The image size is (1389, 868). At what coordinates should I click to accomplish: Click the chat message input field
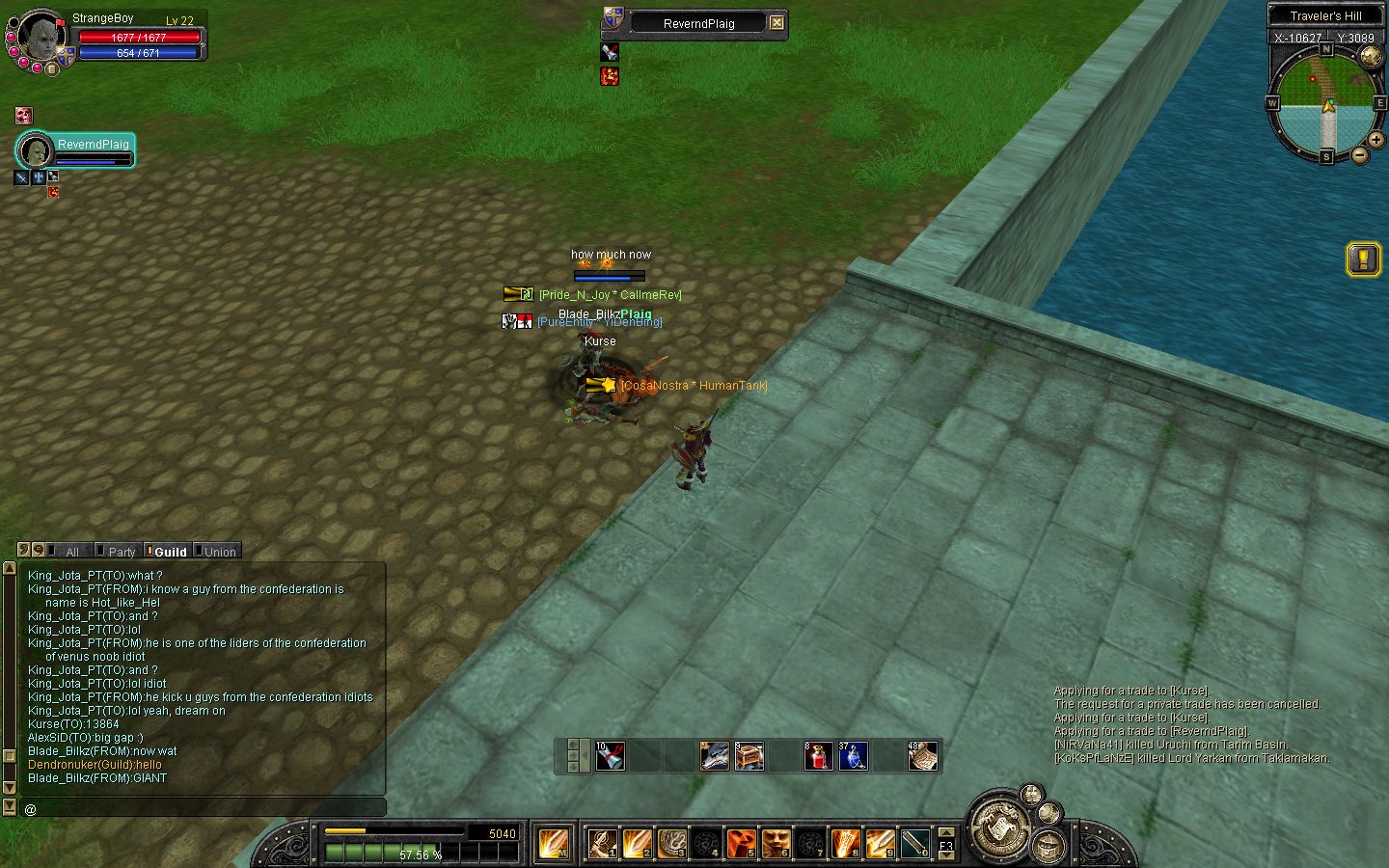click(x=203, y=808)
